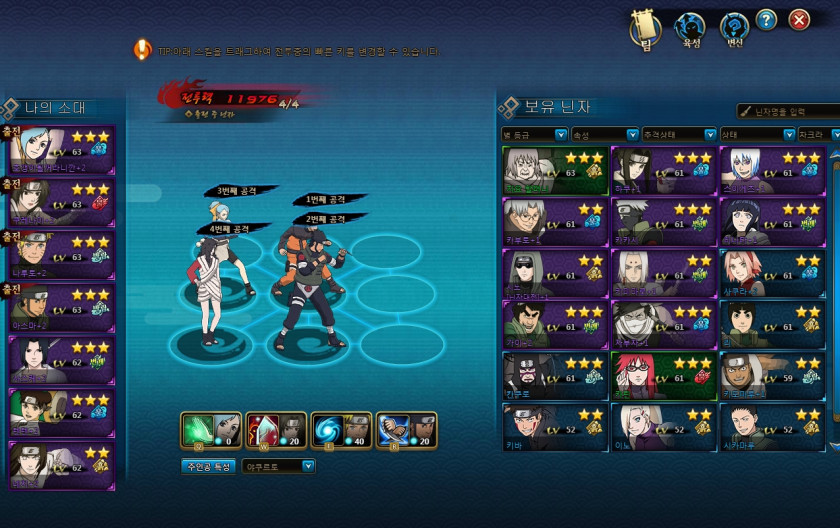Pick the Shikamaru ninja card
The image size is (840, 528).
coord(772,427)
